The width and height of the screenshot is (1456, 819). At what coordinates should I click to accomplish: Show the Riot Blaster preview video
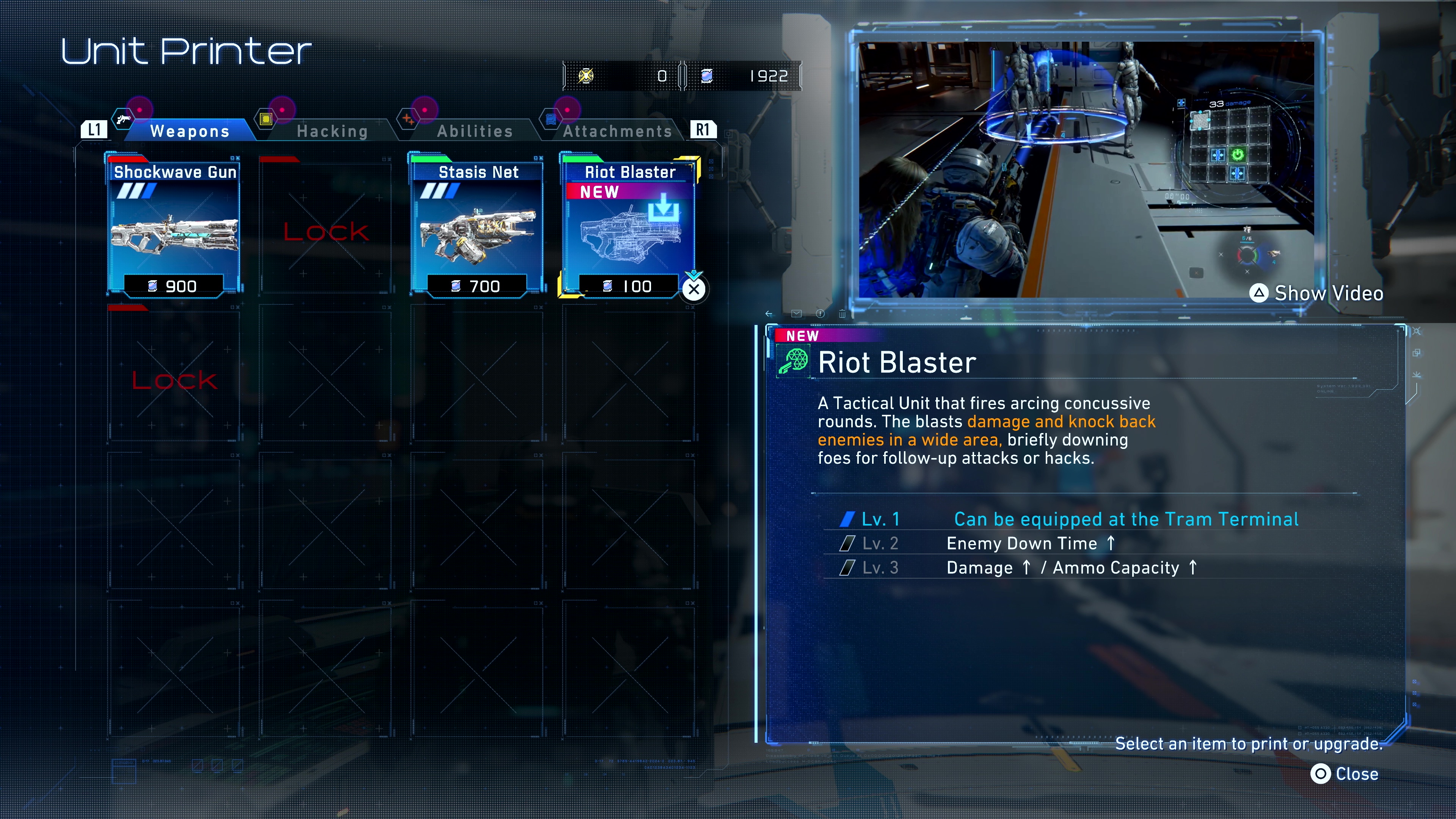pyautogui.click(x=1317, y=293)
